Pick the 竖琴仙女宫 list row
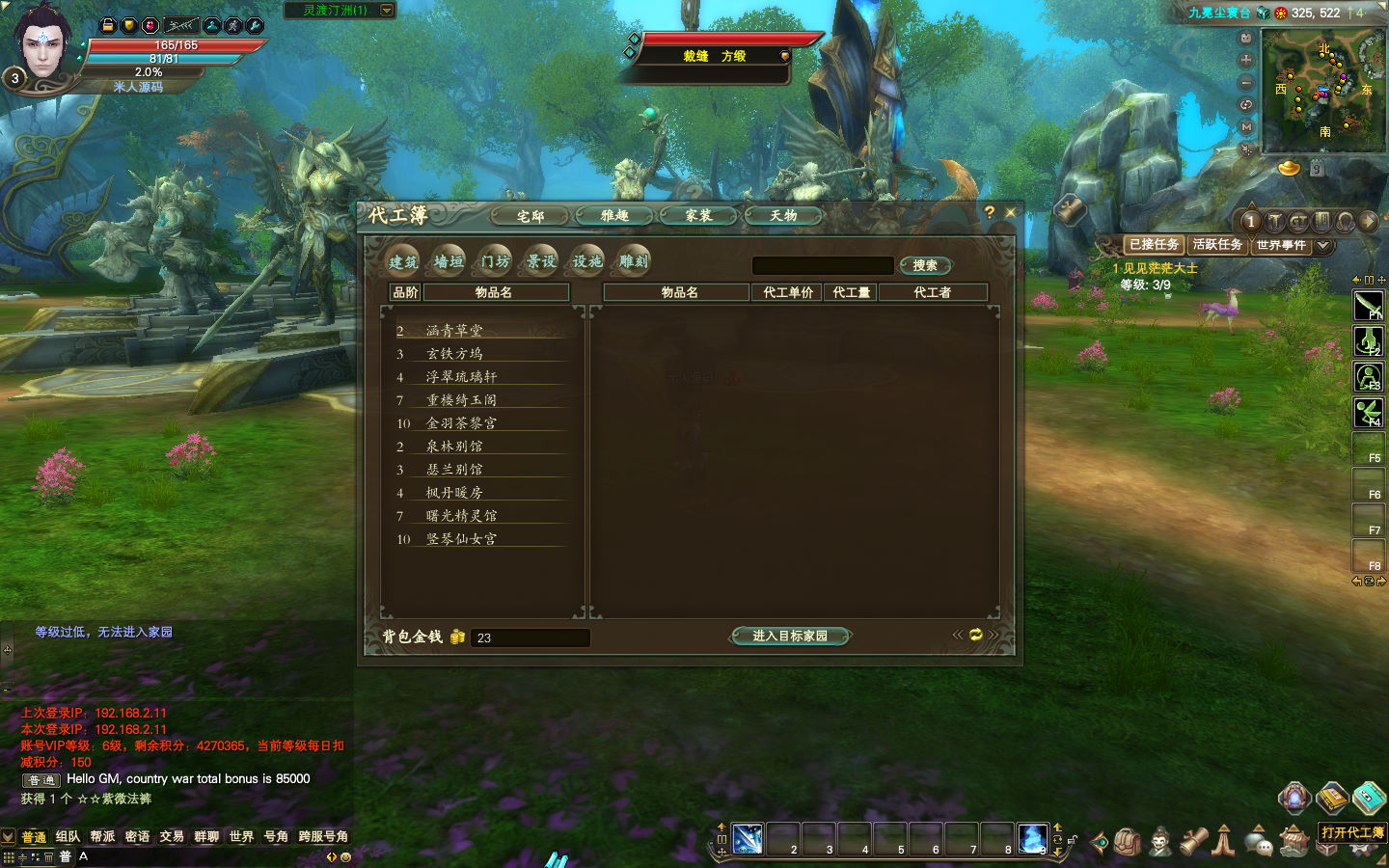Screen dimensions: 1389x868 coord(462,539)
